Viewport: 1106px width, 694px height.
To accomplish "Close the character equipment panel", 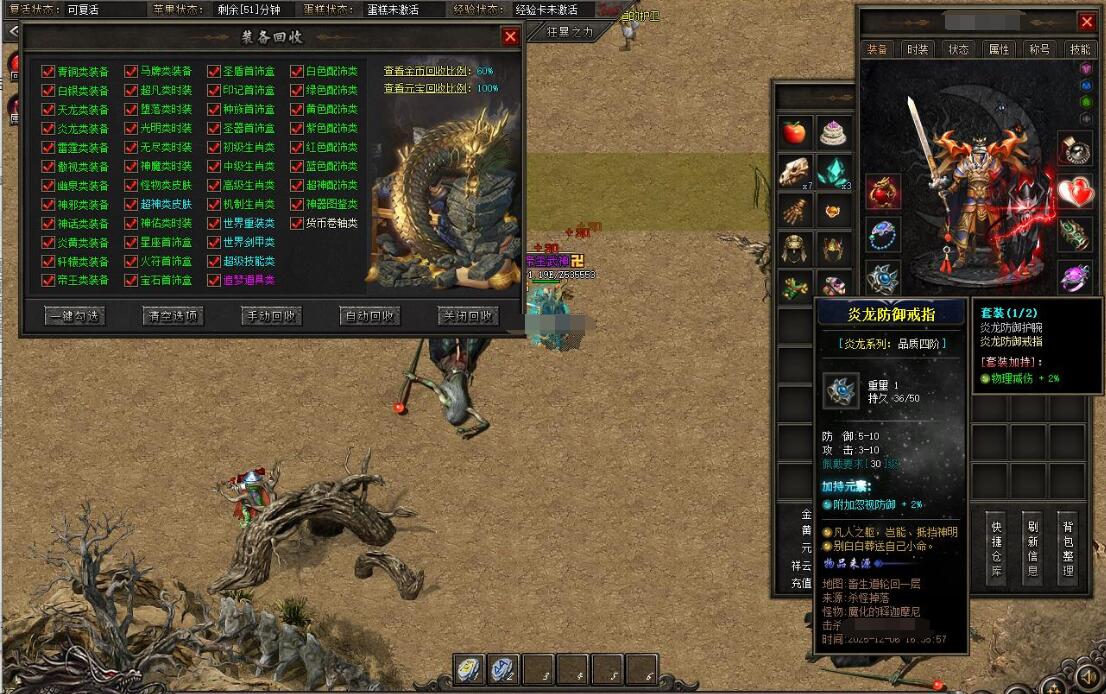I will click(1087, 22).
